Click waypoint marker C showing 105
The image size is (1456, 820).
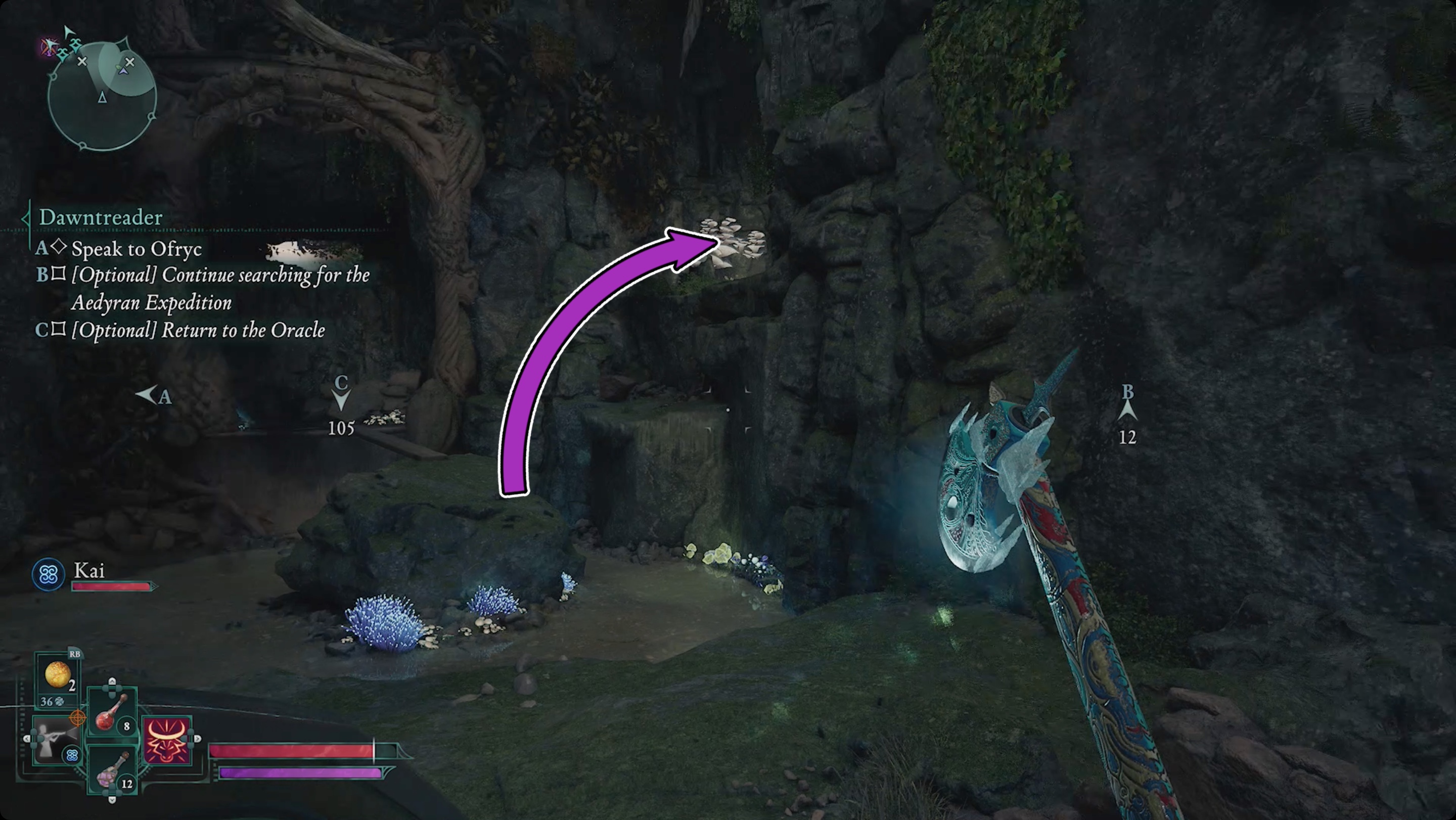341,404
